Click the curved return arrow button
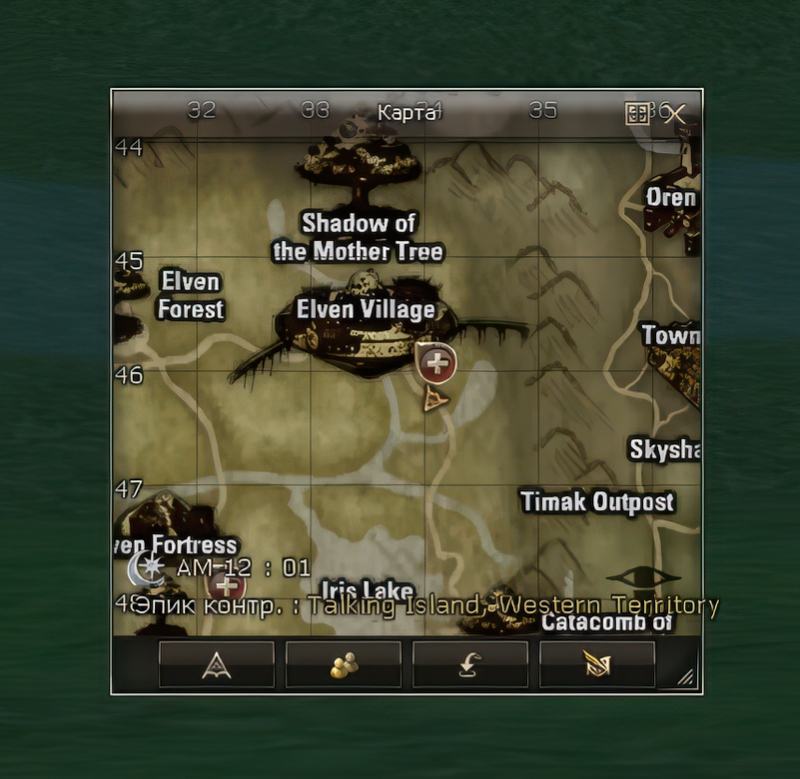The height and width of the screenshot is (779, 800). click(470, 665)
